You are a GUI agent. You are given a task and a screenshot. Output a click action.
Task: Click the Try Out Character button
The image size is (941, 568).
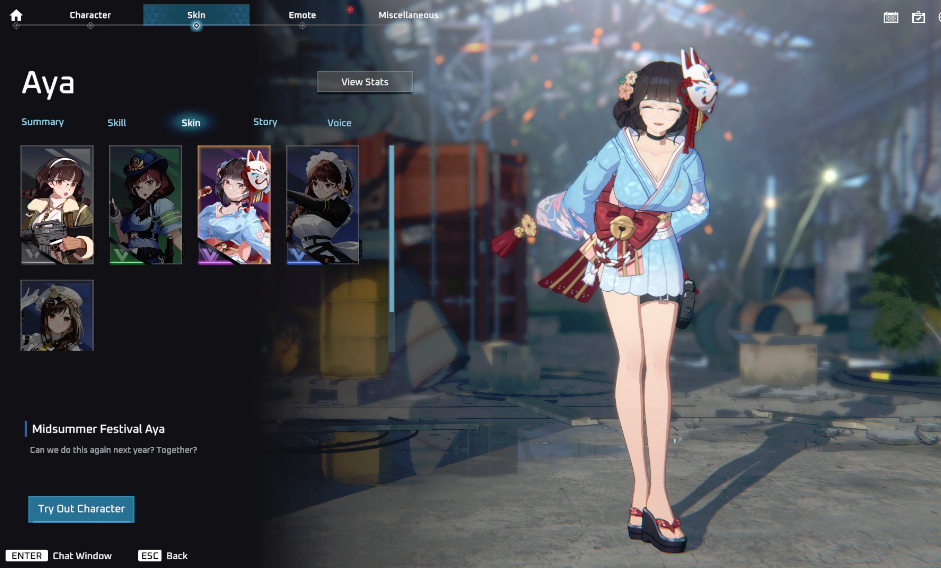[x=81, y=509]
